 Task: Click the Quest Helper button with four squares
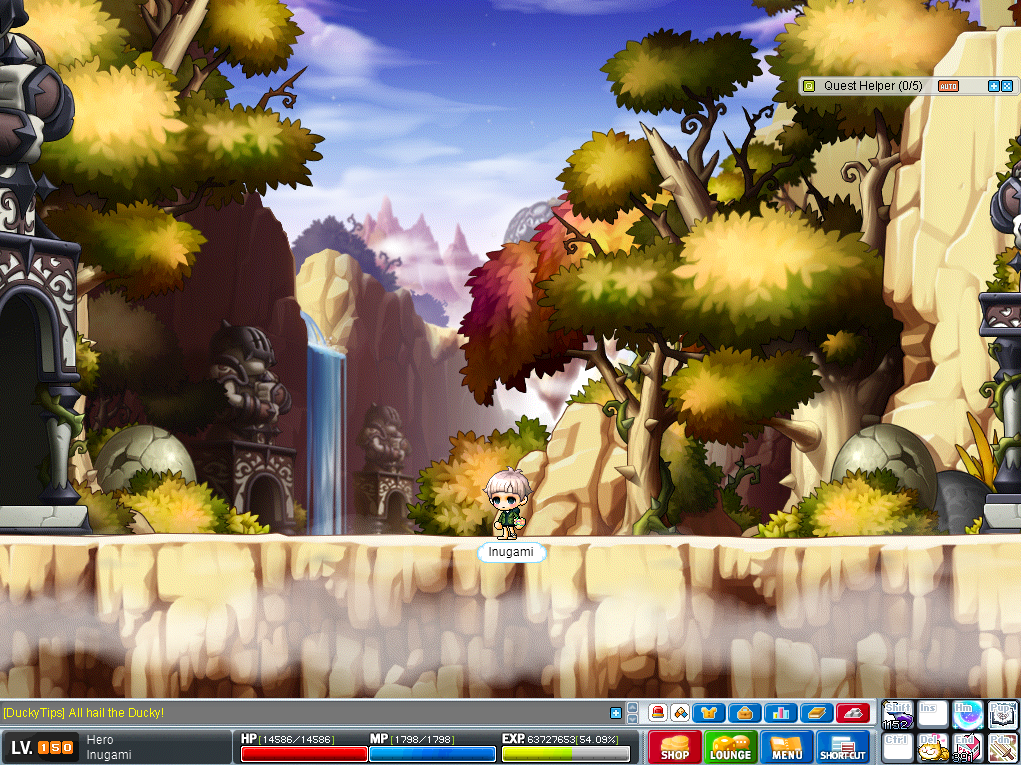1007,86
